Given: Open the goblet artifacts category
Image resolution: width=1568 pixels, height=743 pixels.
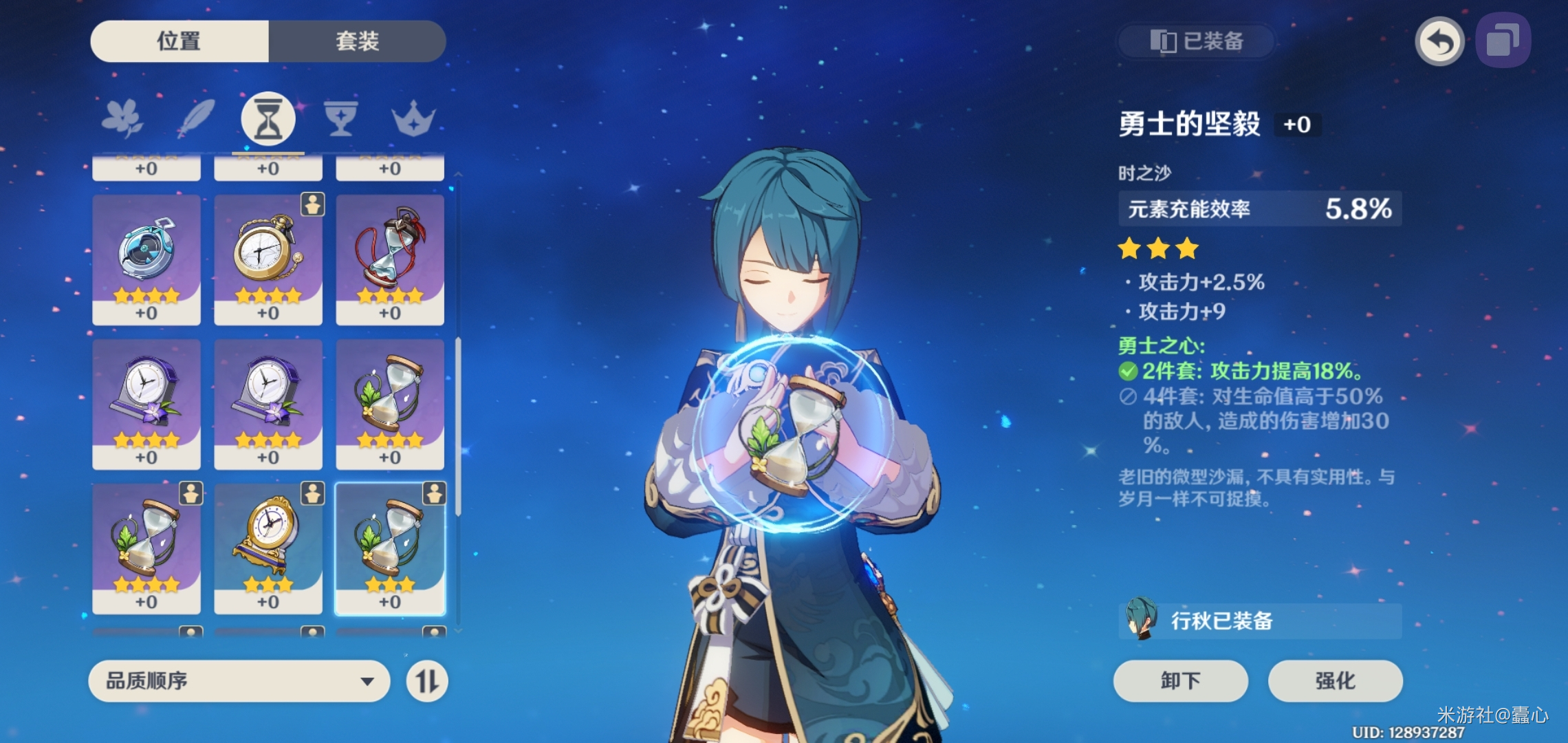Looking at the screenshot, I should pos(340,119).
